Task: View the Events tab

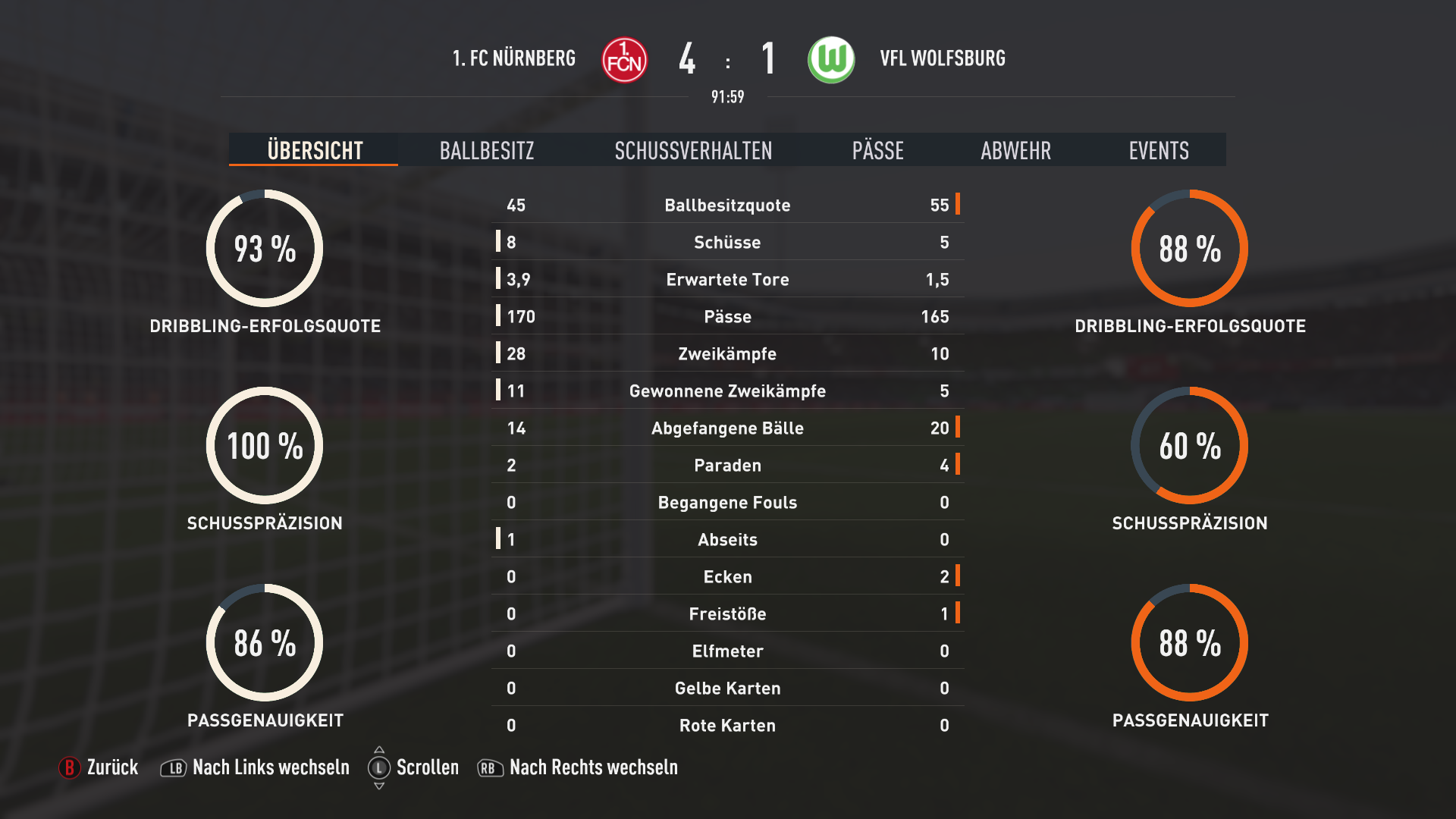Action: coord(1158,150)
